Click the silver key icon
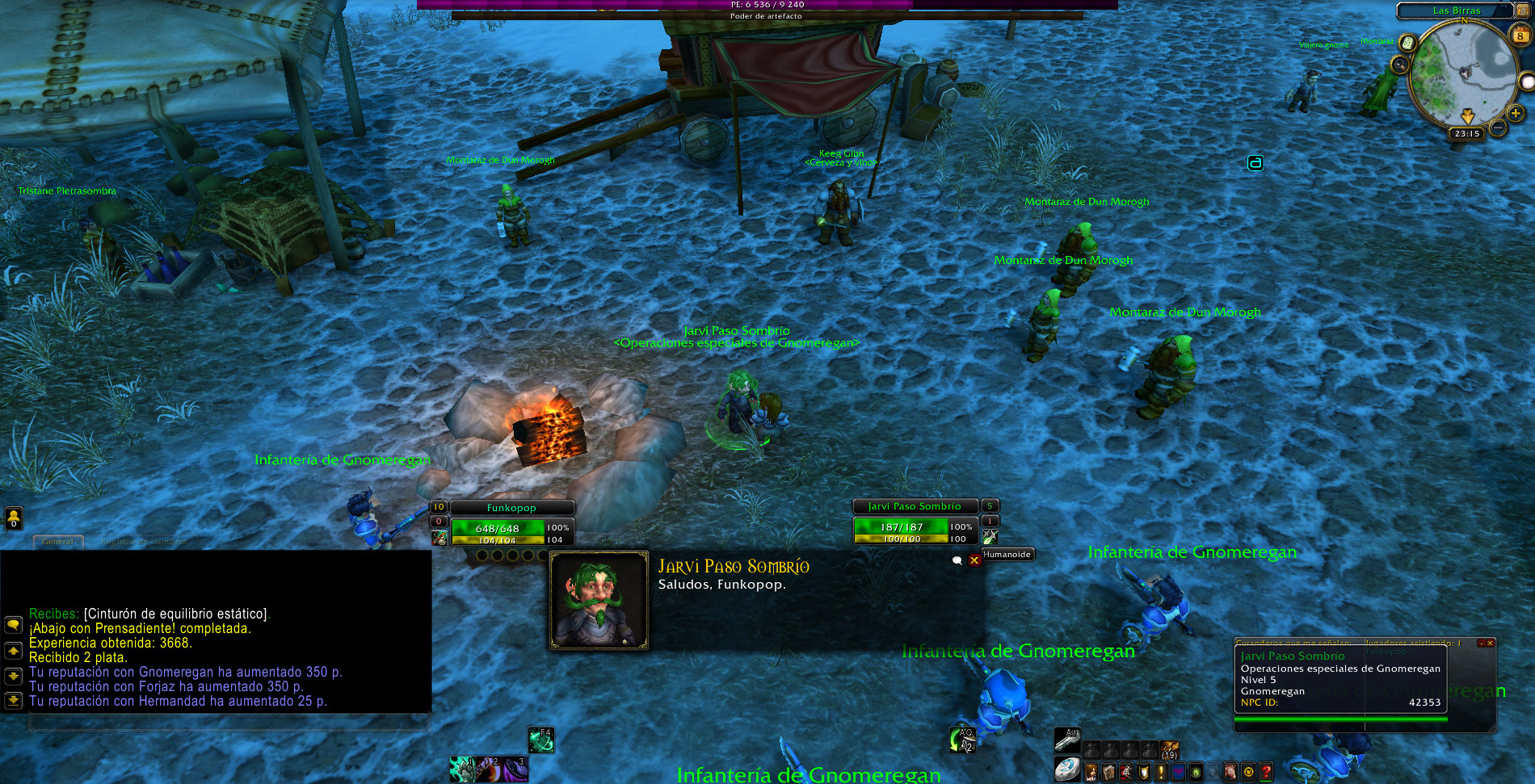The height and width of the screenshot is (784, 1535). click(x=1066, y=739)
